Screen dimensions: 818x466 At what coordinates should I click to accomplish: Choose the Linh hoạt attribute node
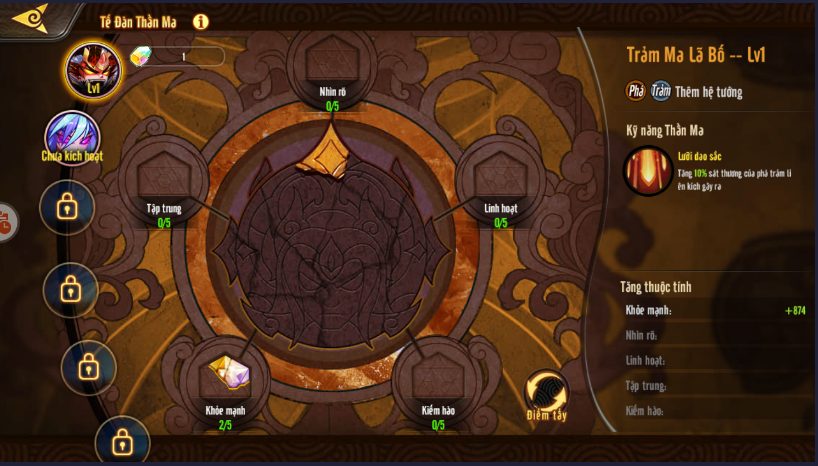[500, 176]
